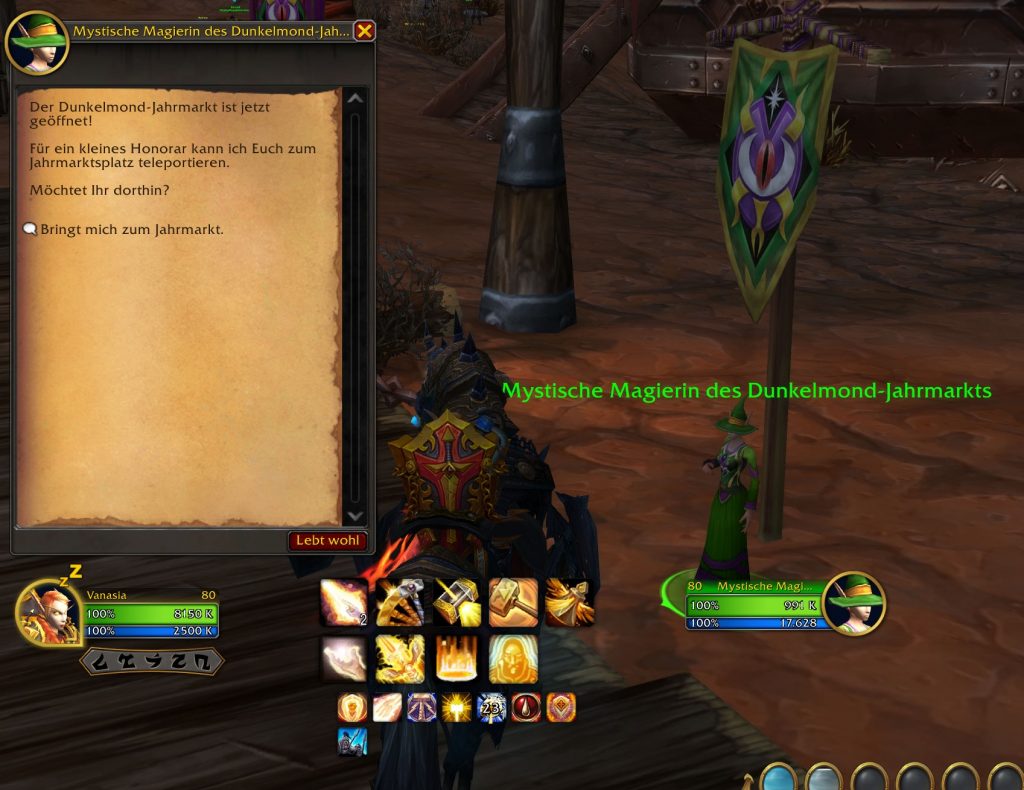Activate the flaming angel wings ability
The width and height of the screenshot is (1024, 790).
(400, 659)
